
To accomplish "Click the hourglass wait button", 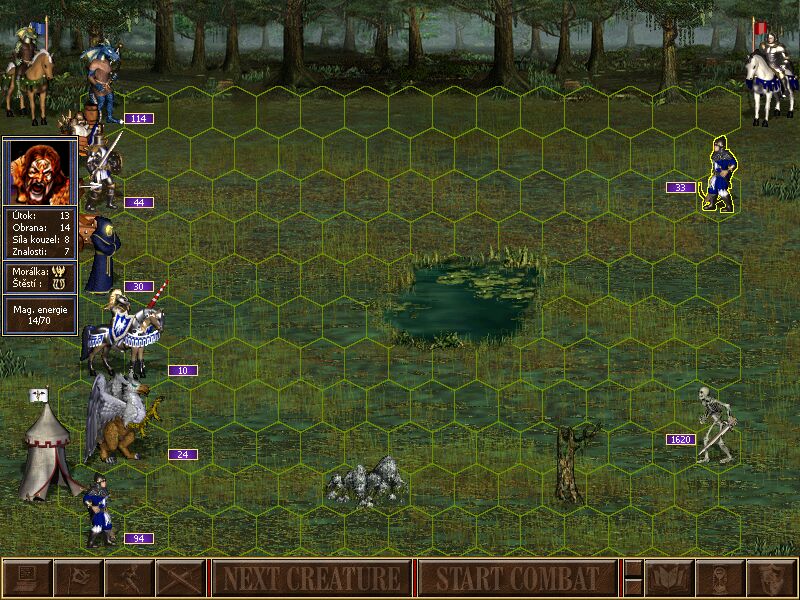I will coord(720,578).
